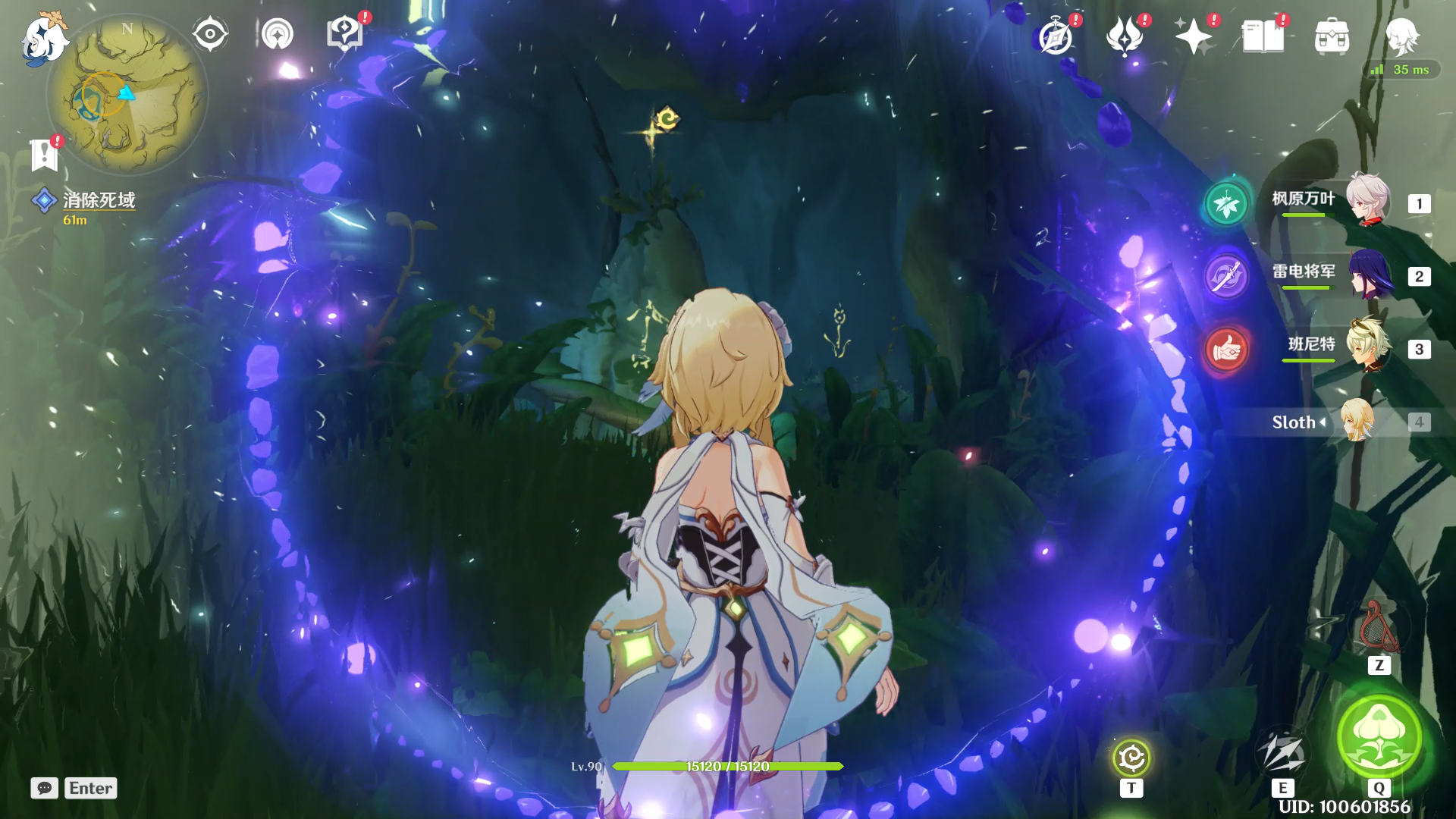Select the 消除死域 quest tracker
The height and width of the screenshot is (819, 1456).
(x=98, y=200)
